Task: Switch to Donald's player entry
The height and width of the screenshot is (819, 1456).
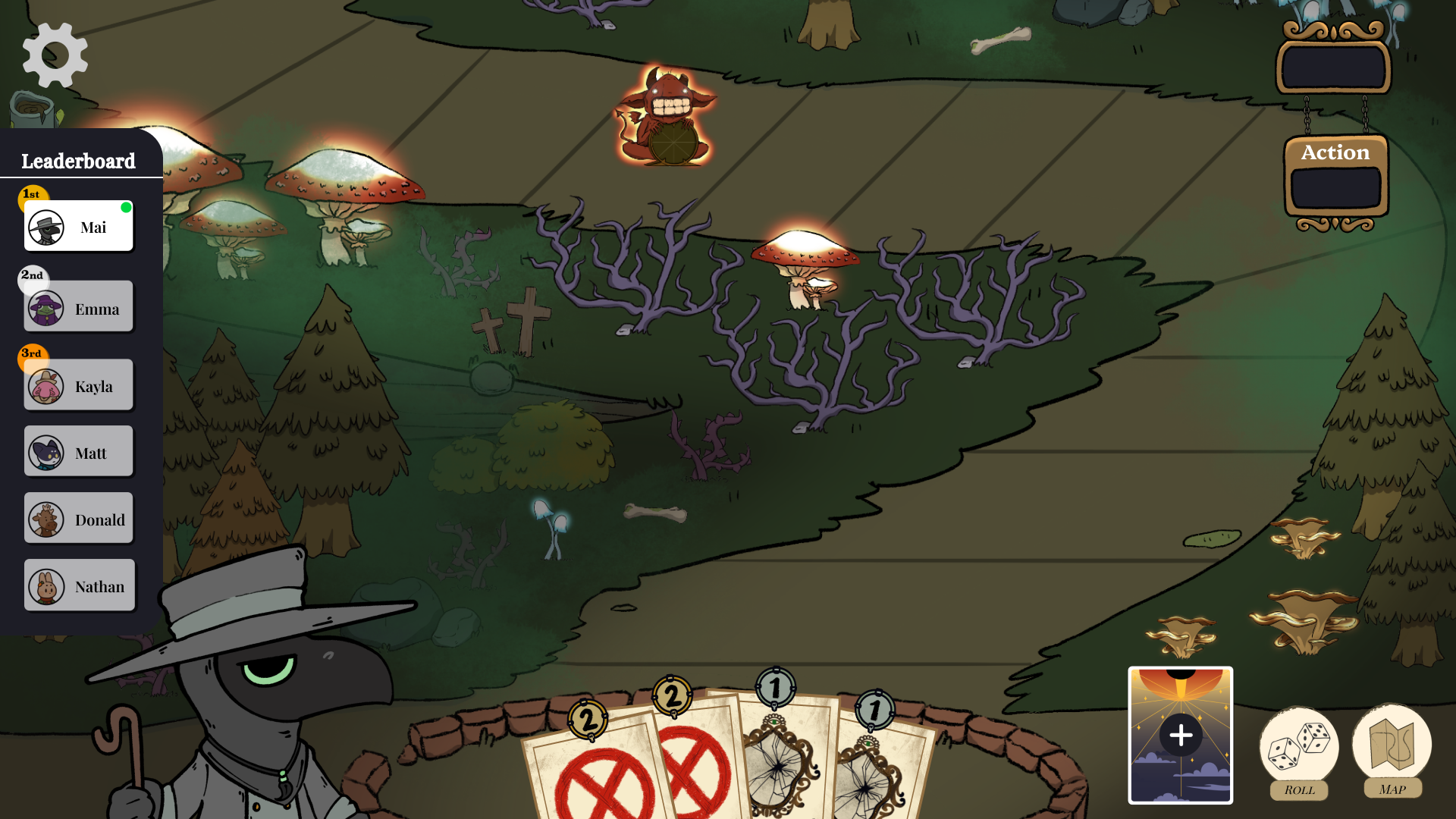Action: pos(78,518)
